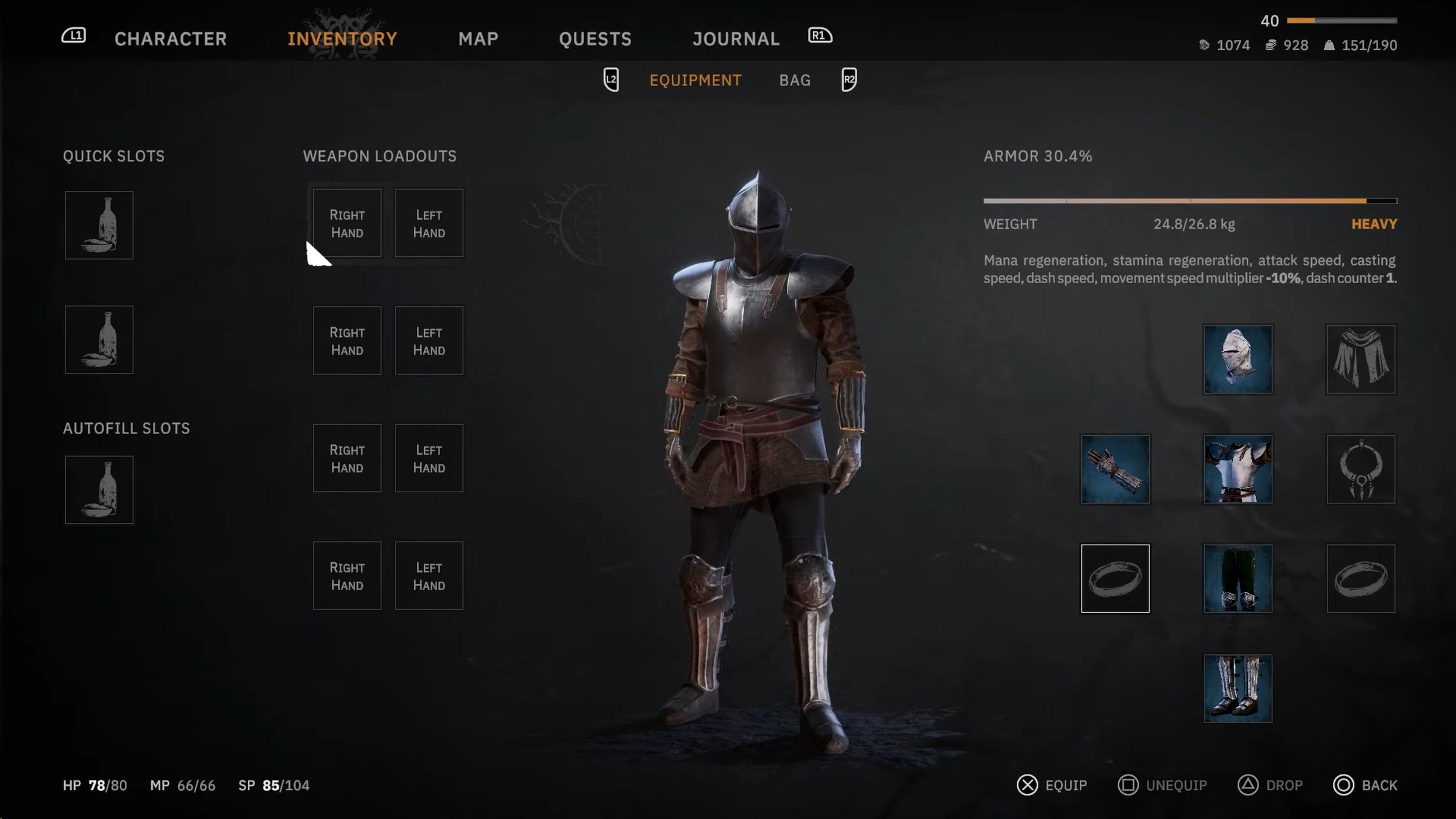Image resolution: width=1456 pixels, height=819 pixels.
Task: Click the Unequip action button
Action: pos(1162,785)
